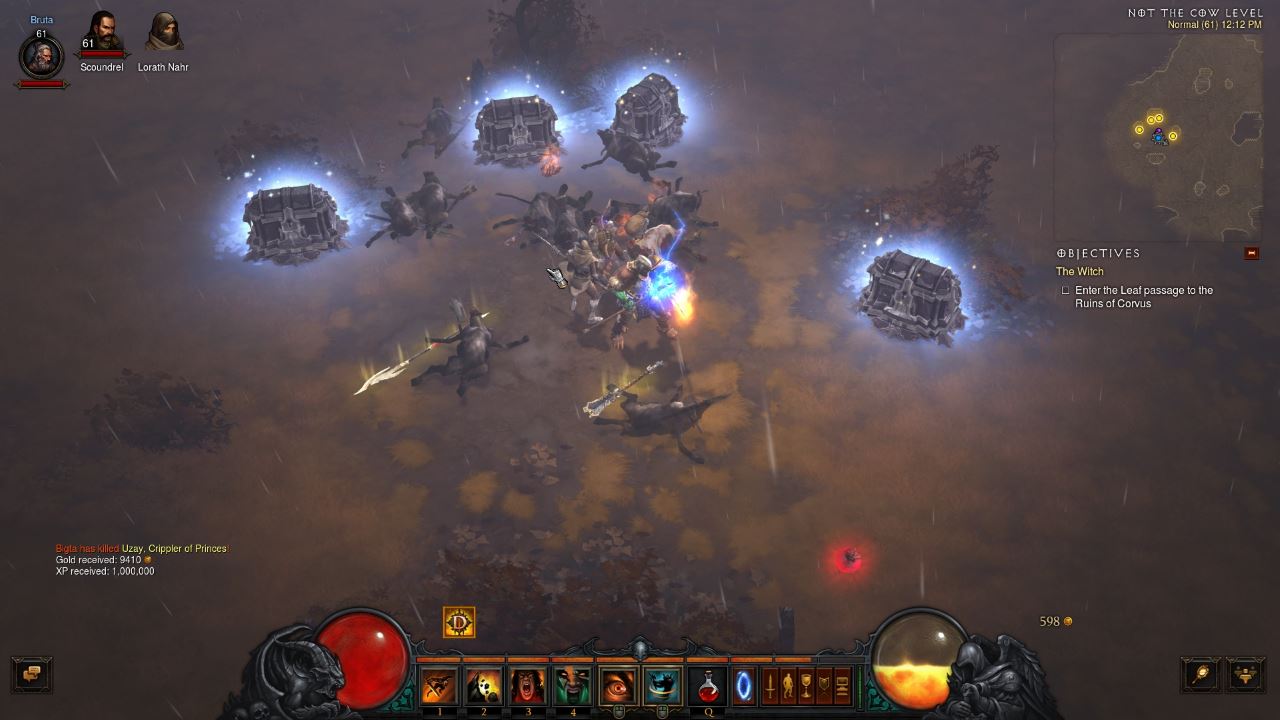Drink the red health potion
Viewport: 1280px width, 720px height.
coord(707,686)
